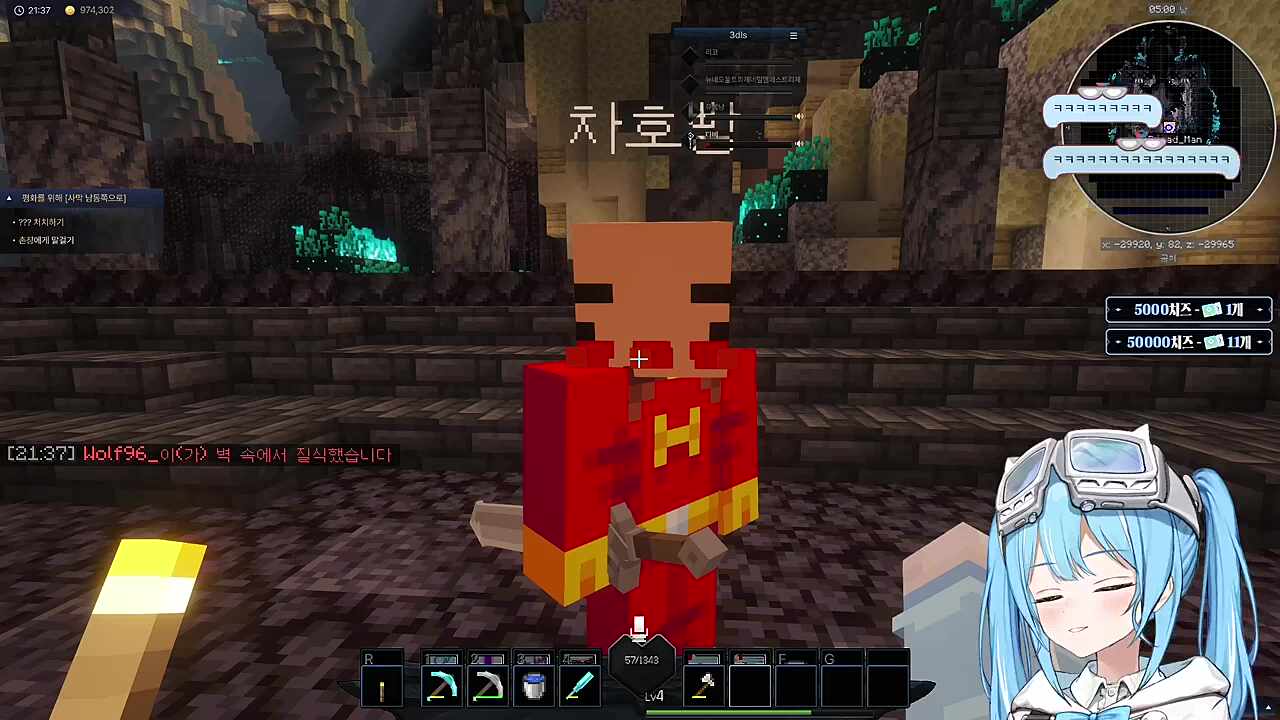
Task: Select the teal pickaxe in hotbar slot 1
Action: click(441, 684)
